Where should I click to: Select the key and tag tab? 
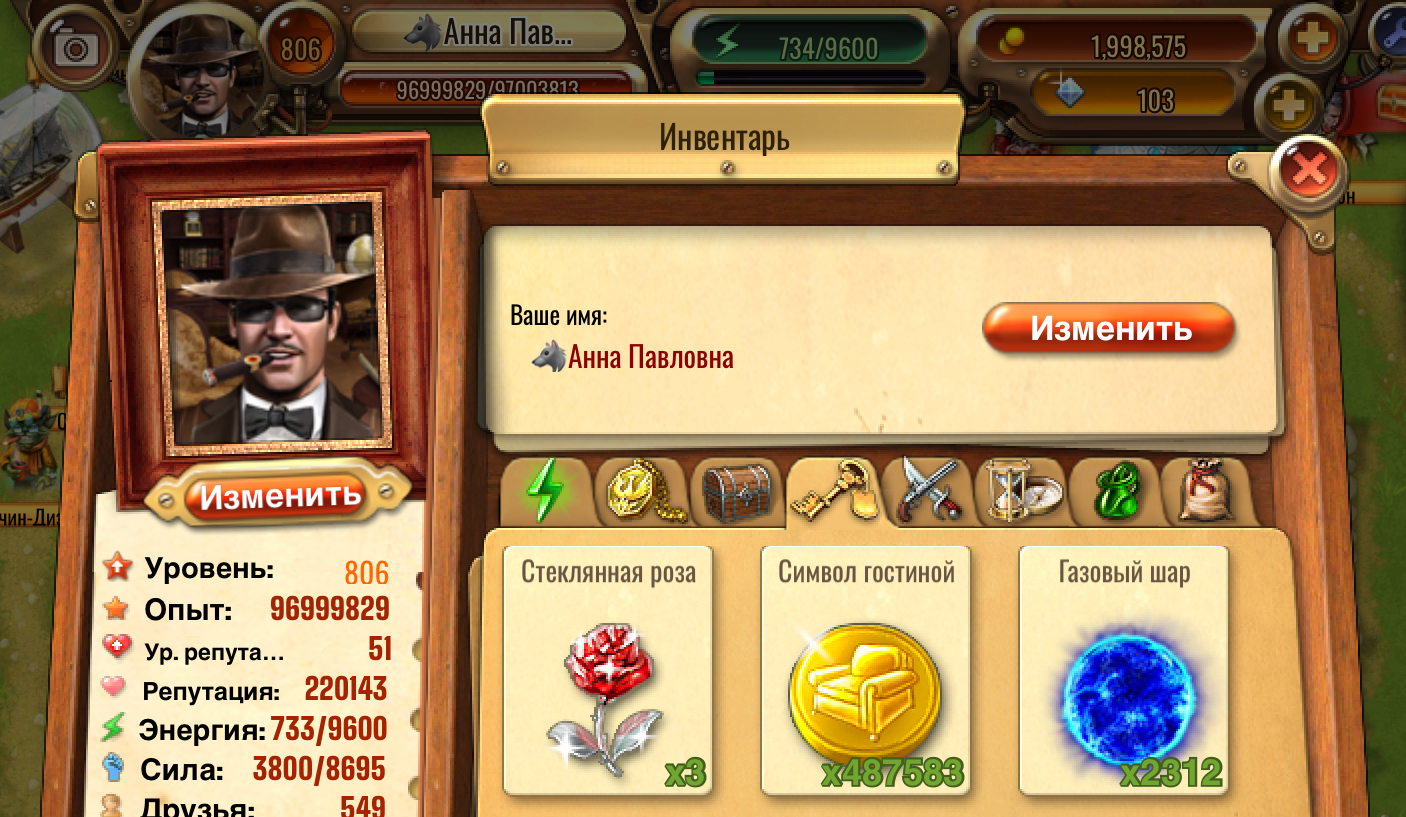tap(832, 492)
